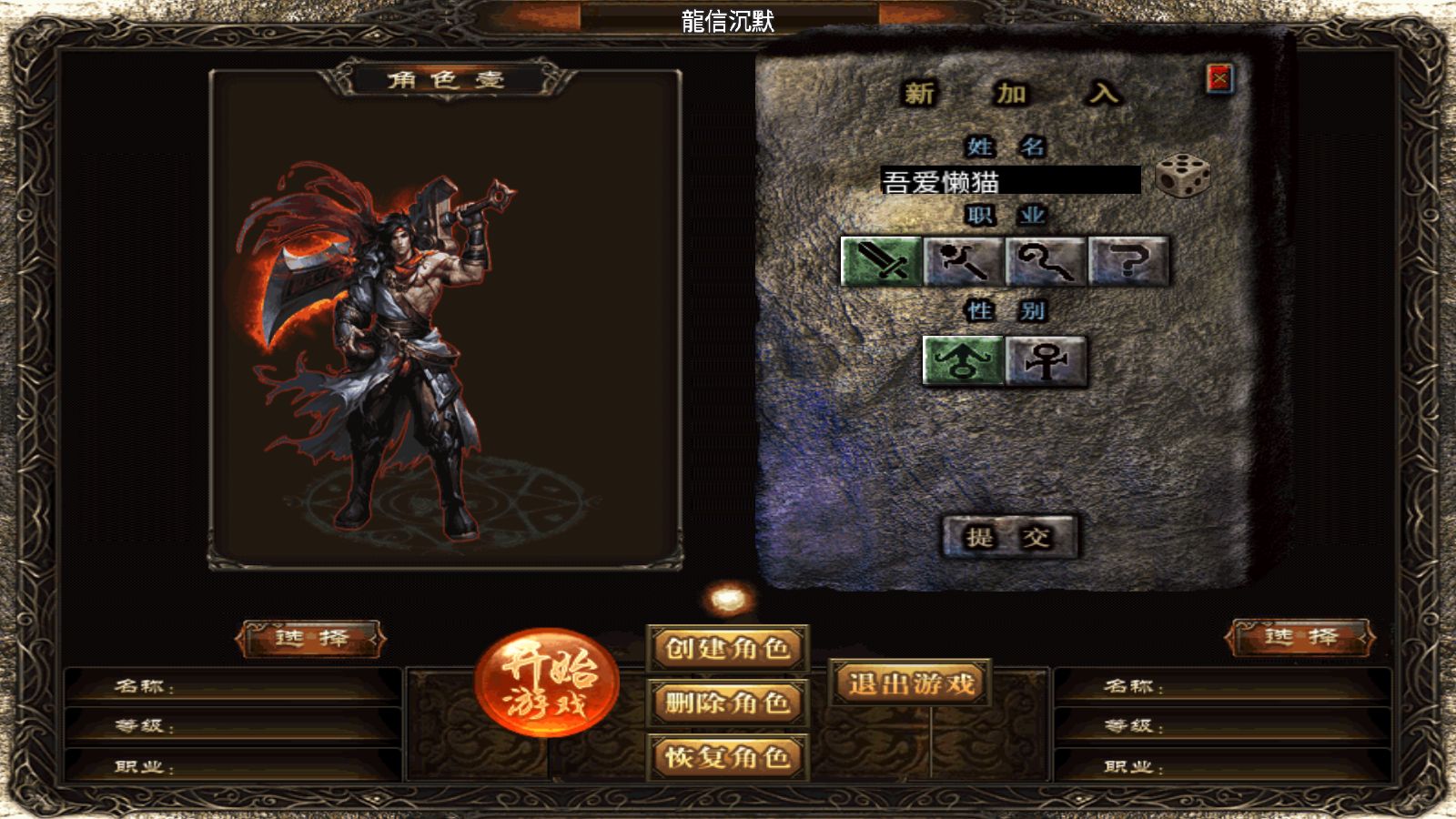Choose Delete Character (删除角色)
The width and height of the screenshot is (1456, 819).
[x=727, y=703]
